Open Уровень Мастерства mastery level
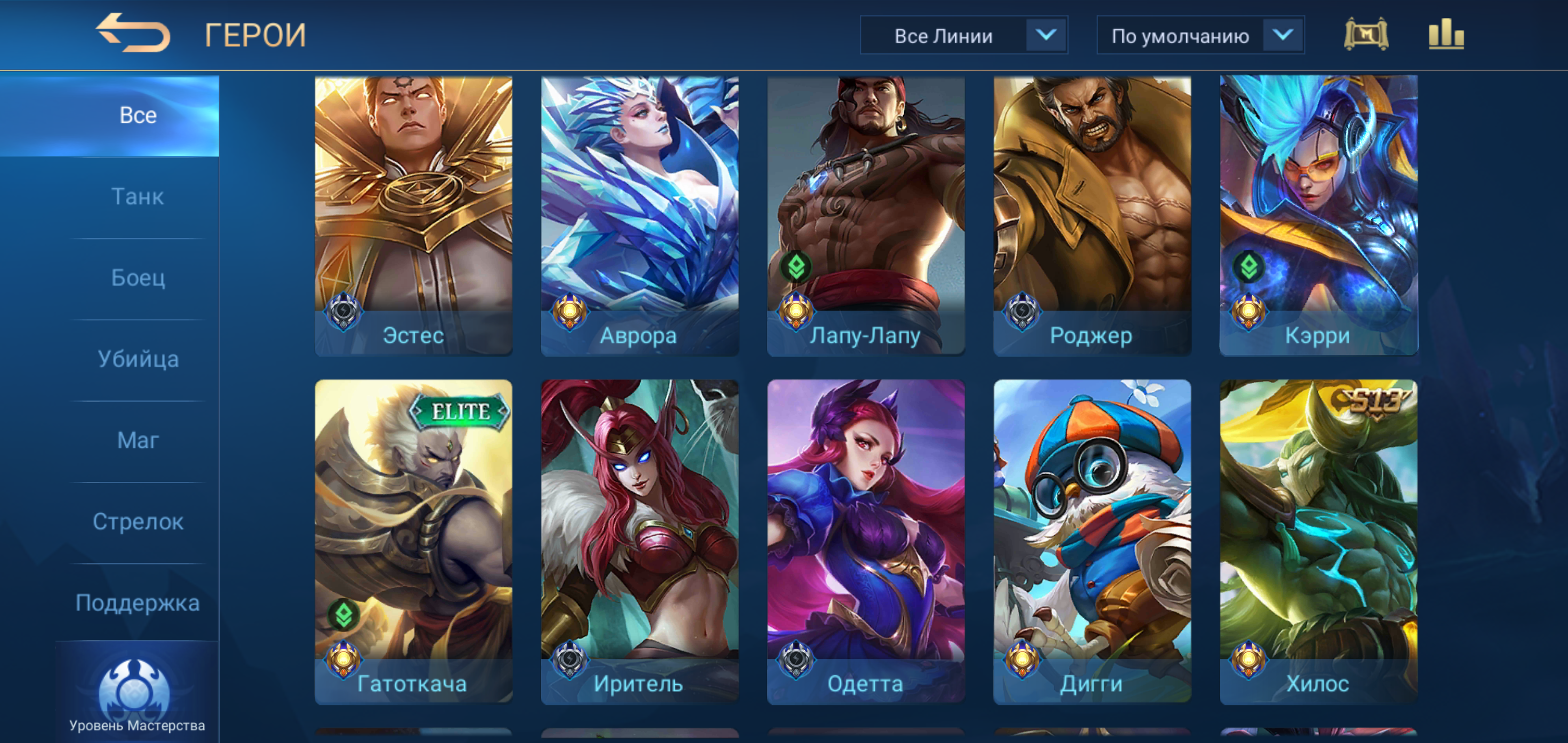Viewport: 1568px width, 743px height. 136,694
